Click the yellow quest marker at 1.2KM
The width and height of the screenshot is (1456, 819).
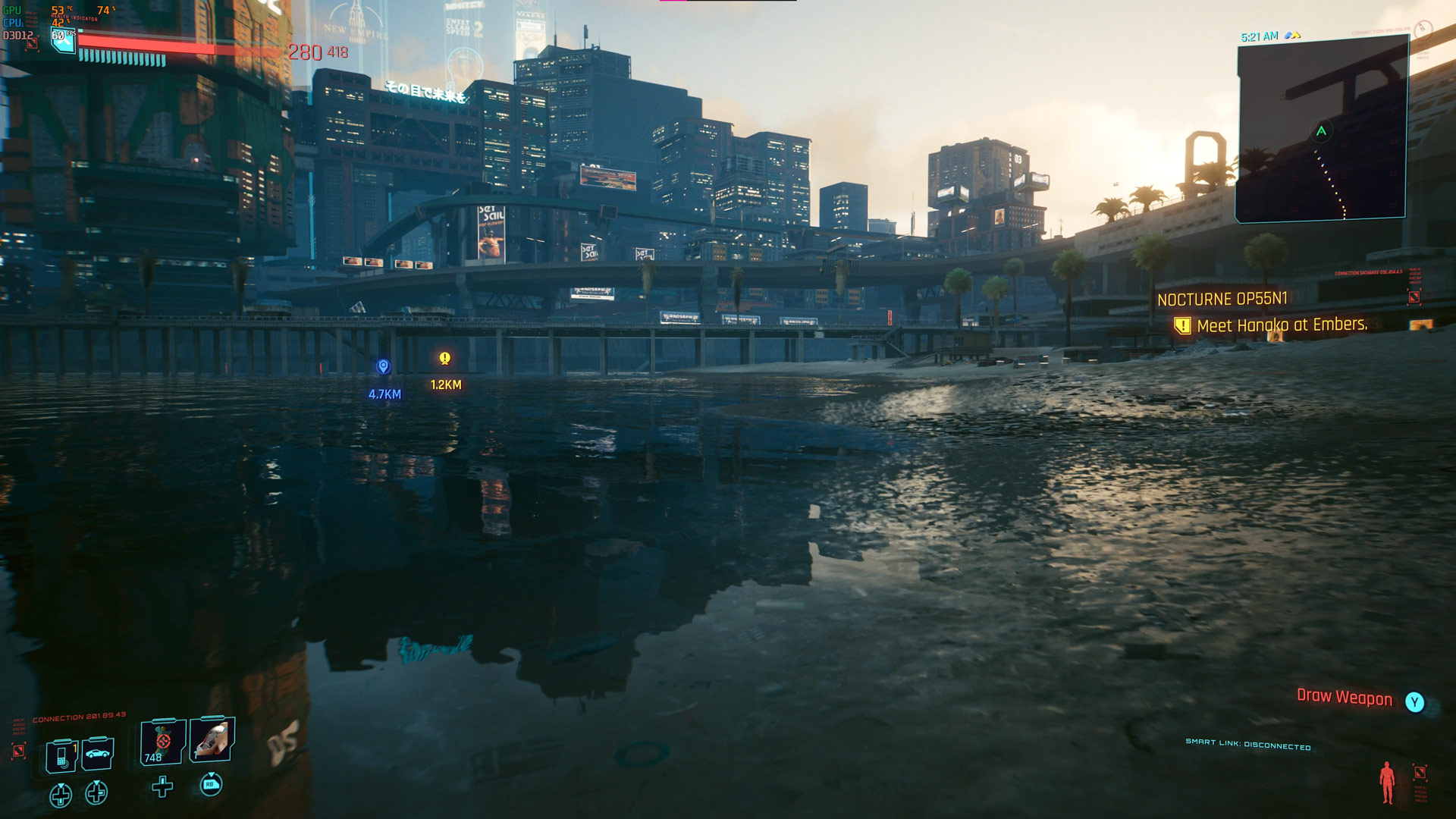coord(445,359)
